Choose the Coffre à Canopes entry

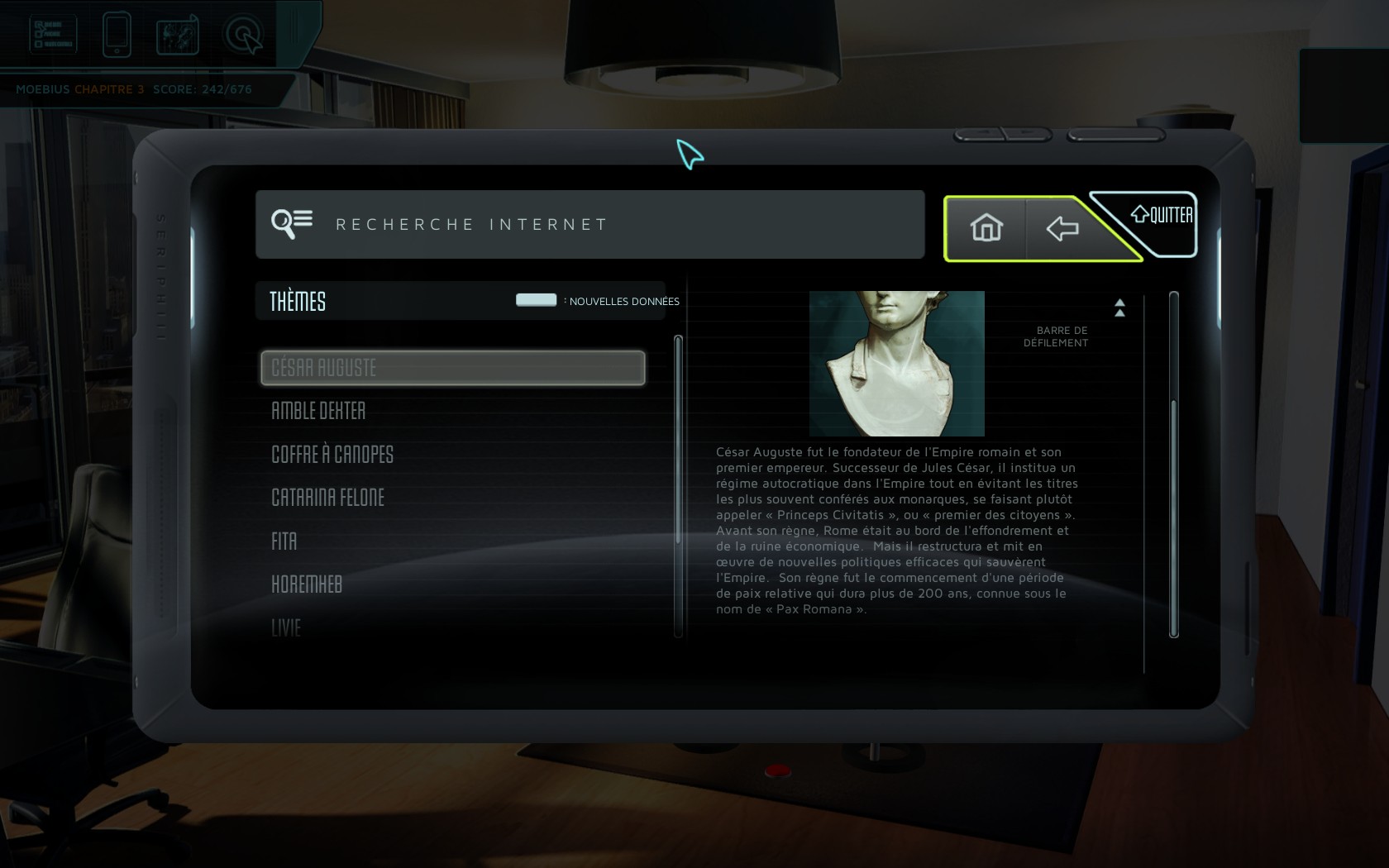point(332,455)
